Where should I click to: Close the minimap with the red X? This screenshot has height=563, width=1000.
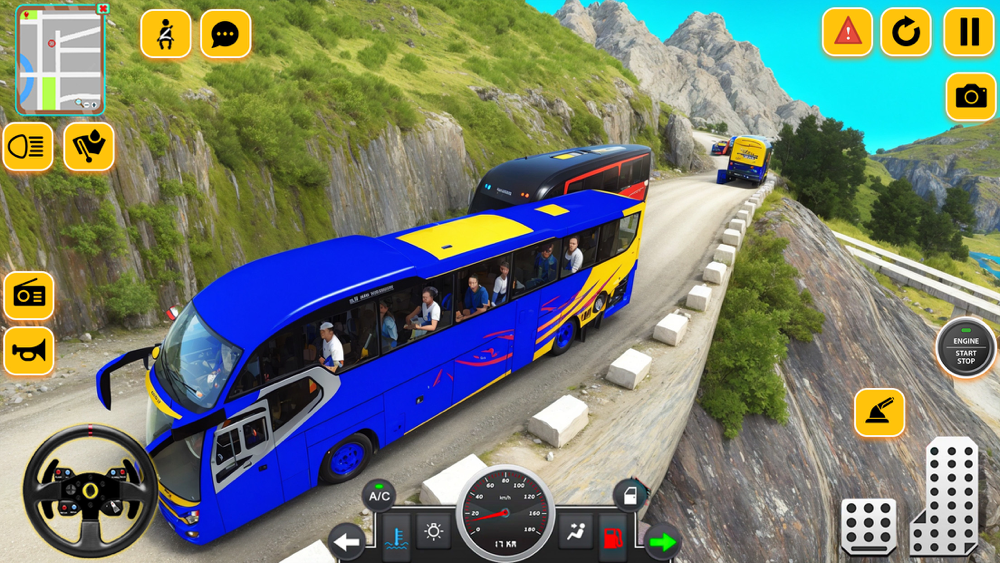click(x=103, y=9)
